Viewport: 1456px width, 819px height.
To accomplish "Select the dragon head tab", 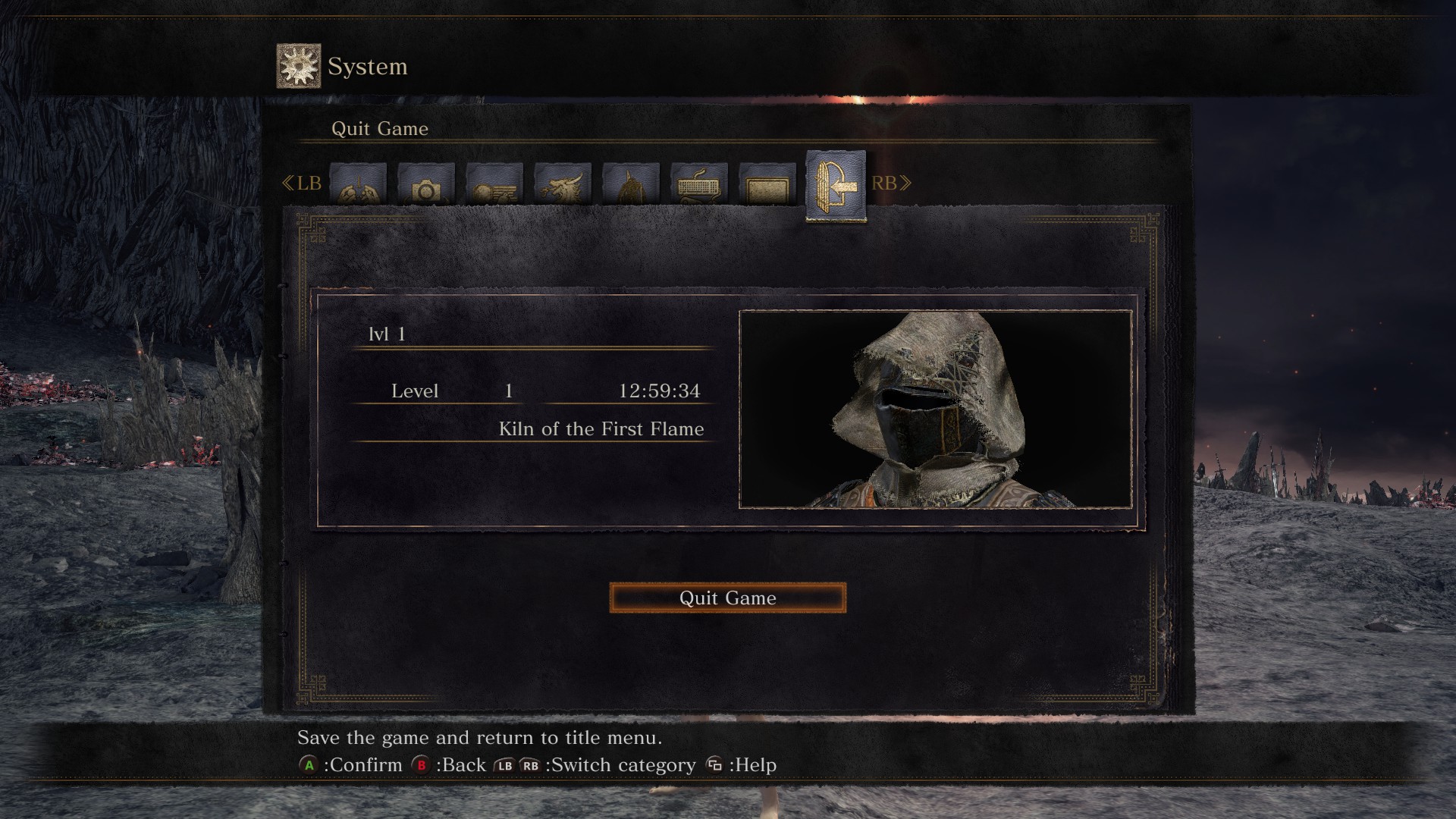I will pyautogui.click(x=563, y=184).
